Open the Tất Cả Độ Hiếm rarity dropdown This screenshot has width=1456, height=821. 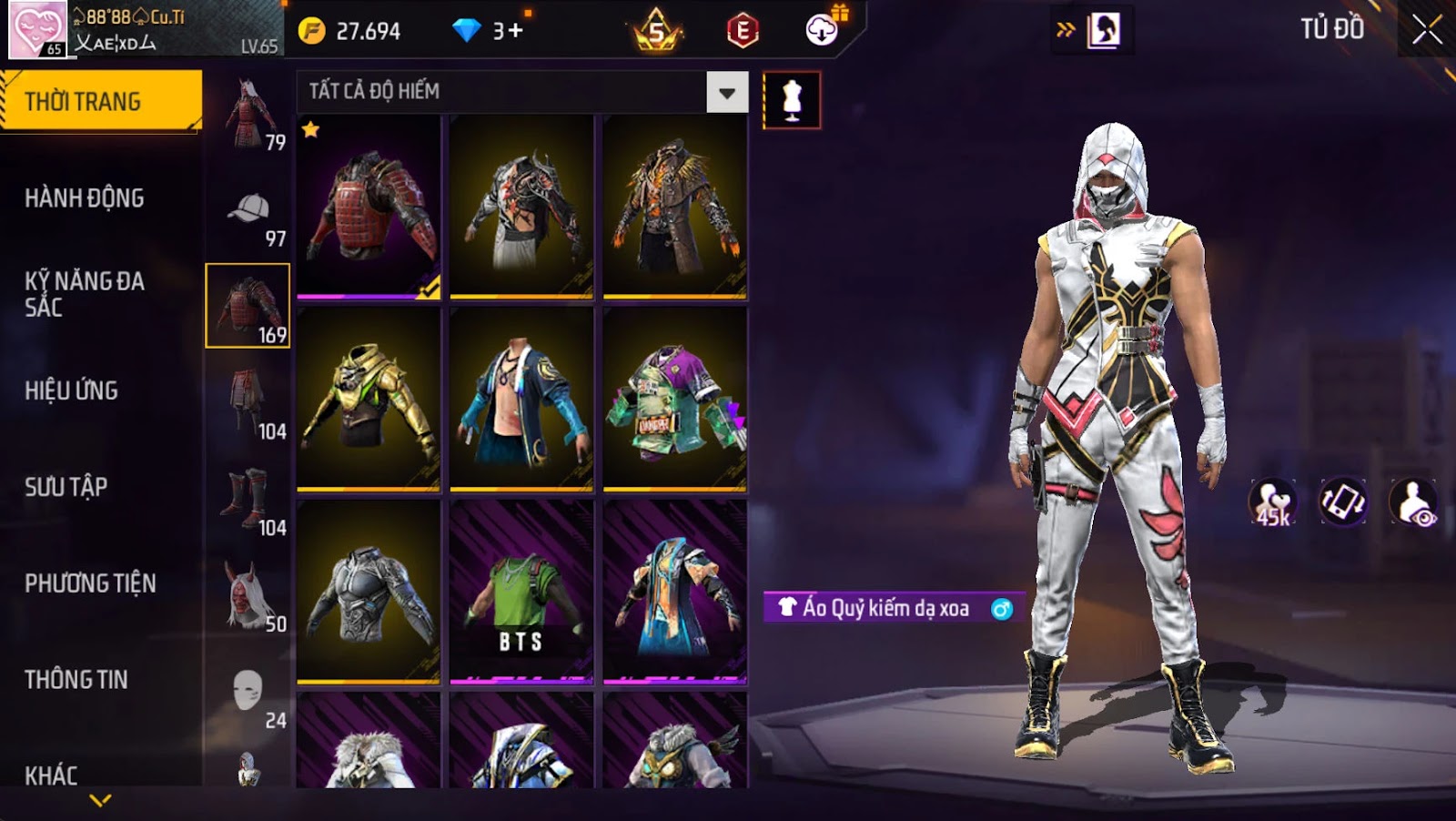pos(726,92)
